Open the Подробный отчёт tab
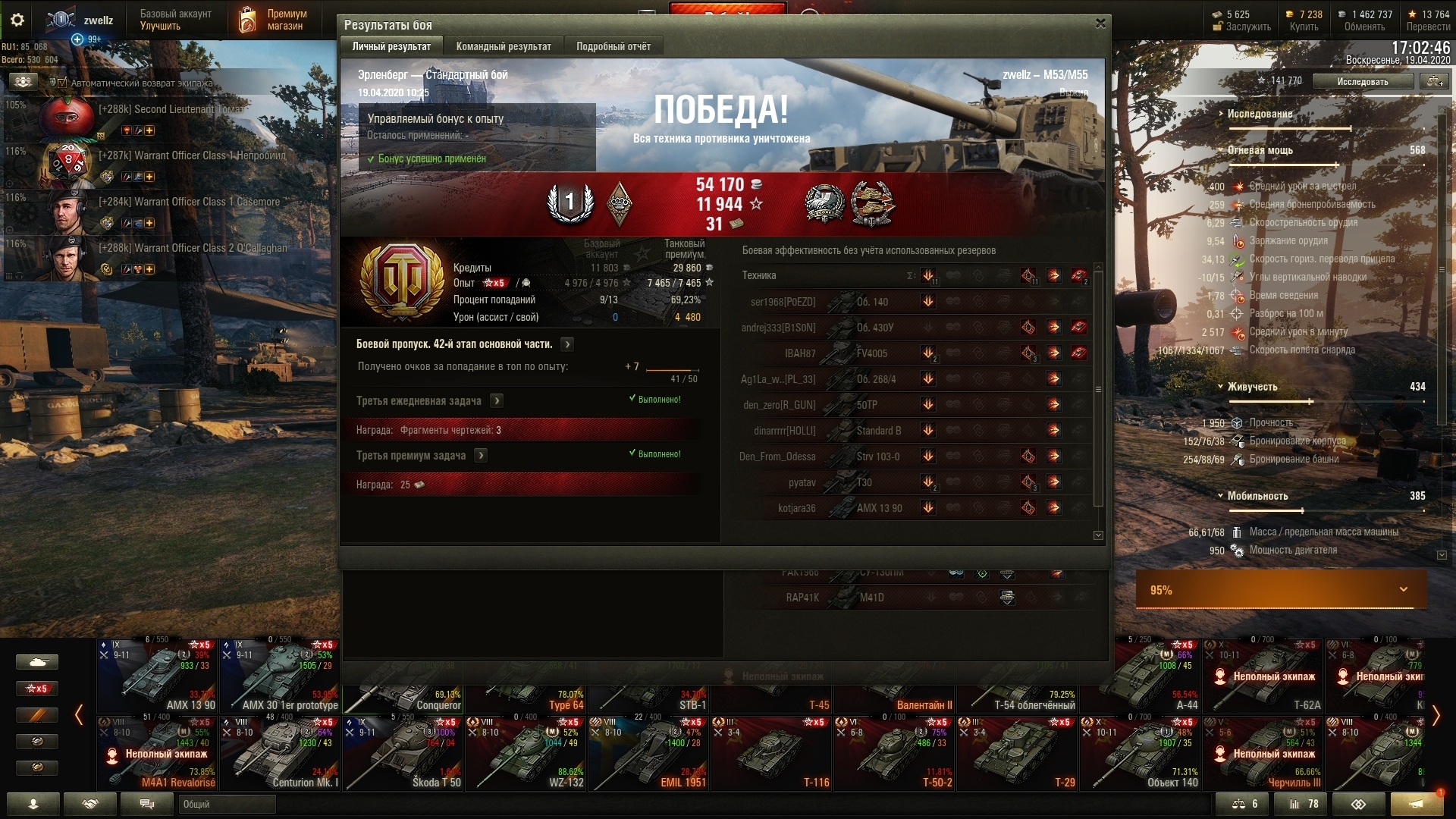Screen dimensions: 1456x819 click(613, 46)
